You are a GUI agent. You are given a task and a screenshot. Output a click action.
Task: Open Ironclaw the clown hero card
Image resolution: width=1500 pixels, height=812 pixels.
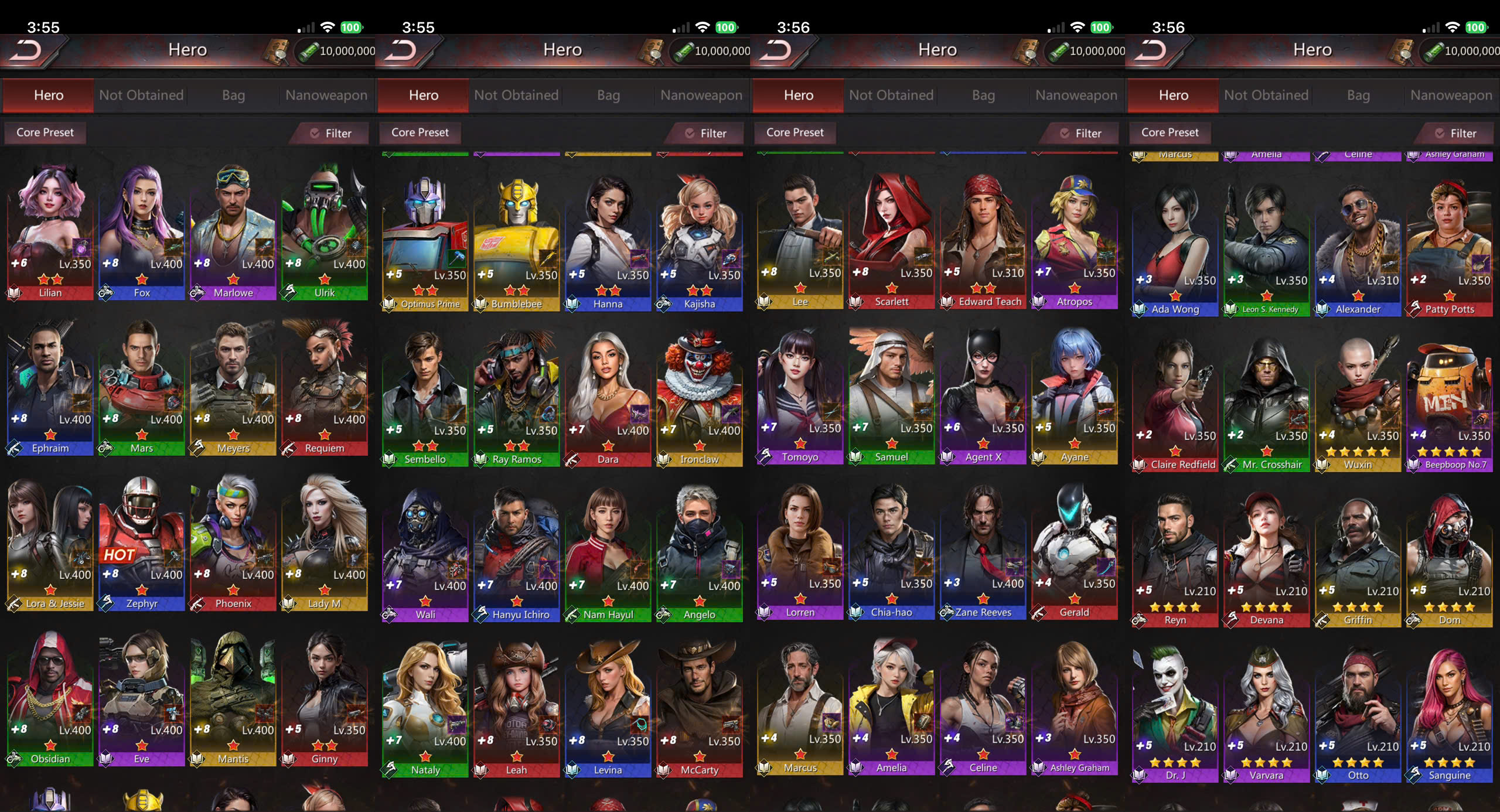coord(700,398)
